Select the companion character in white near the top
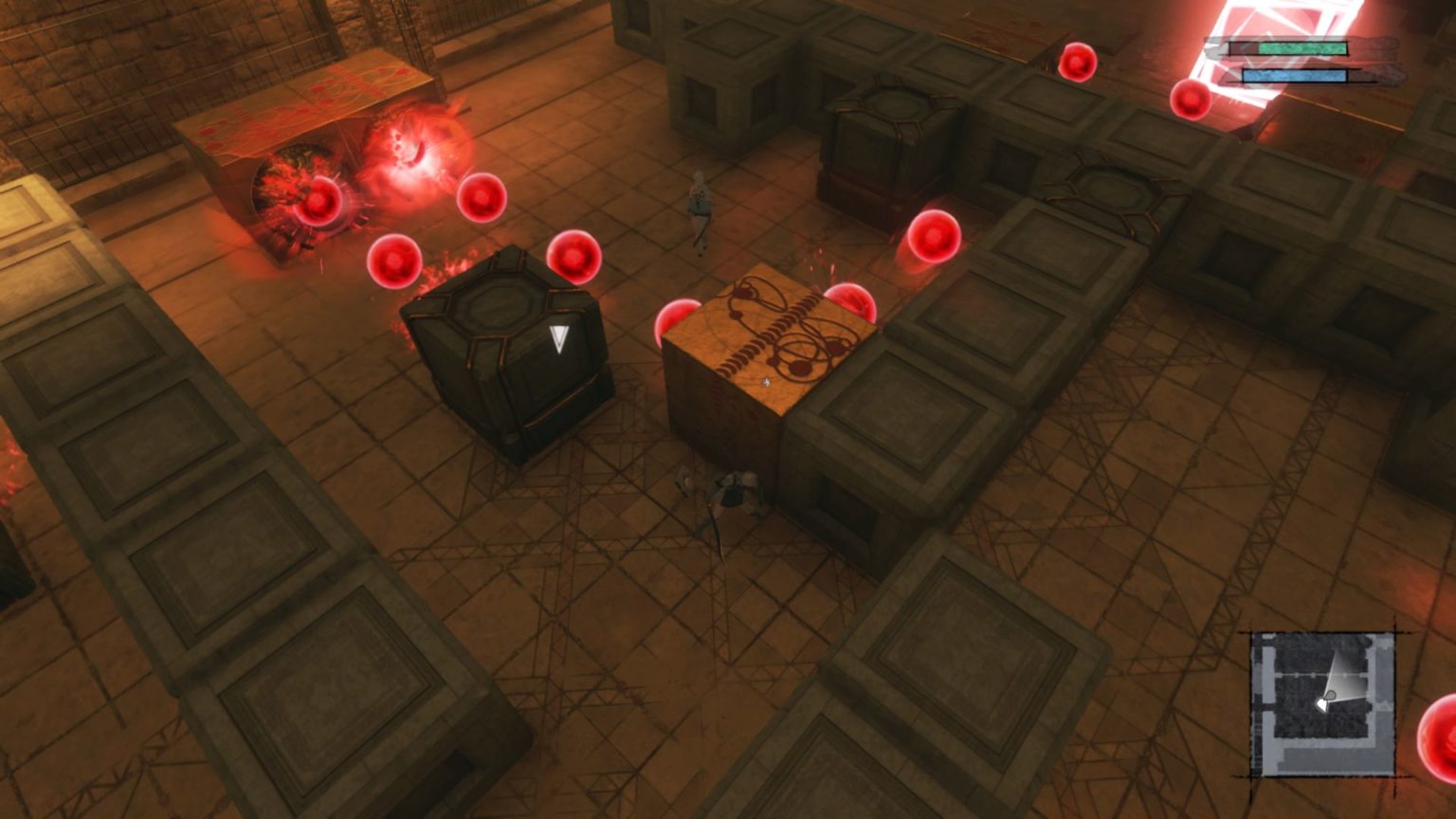The height and width of the screenshot is (819, 1456). pos(699,209)
